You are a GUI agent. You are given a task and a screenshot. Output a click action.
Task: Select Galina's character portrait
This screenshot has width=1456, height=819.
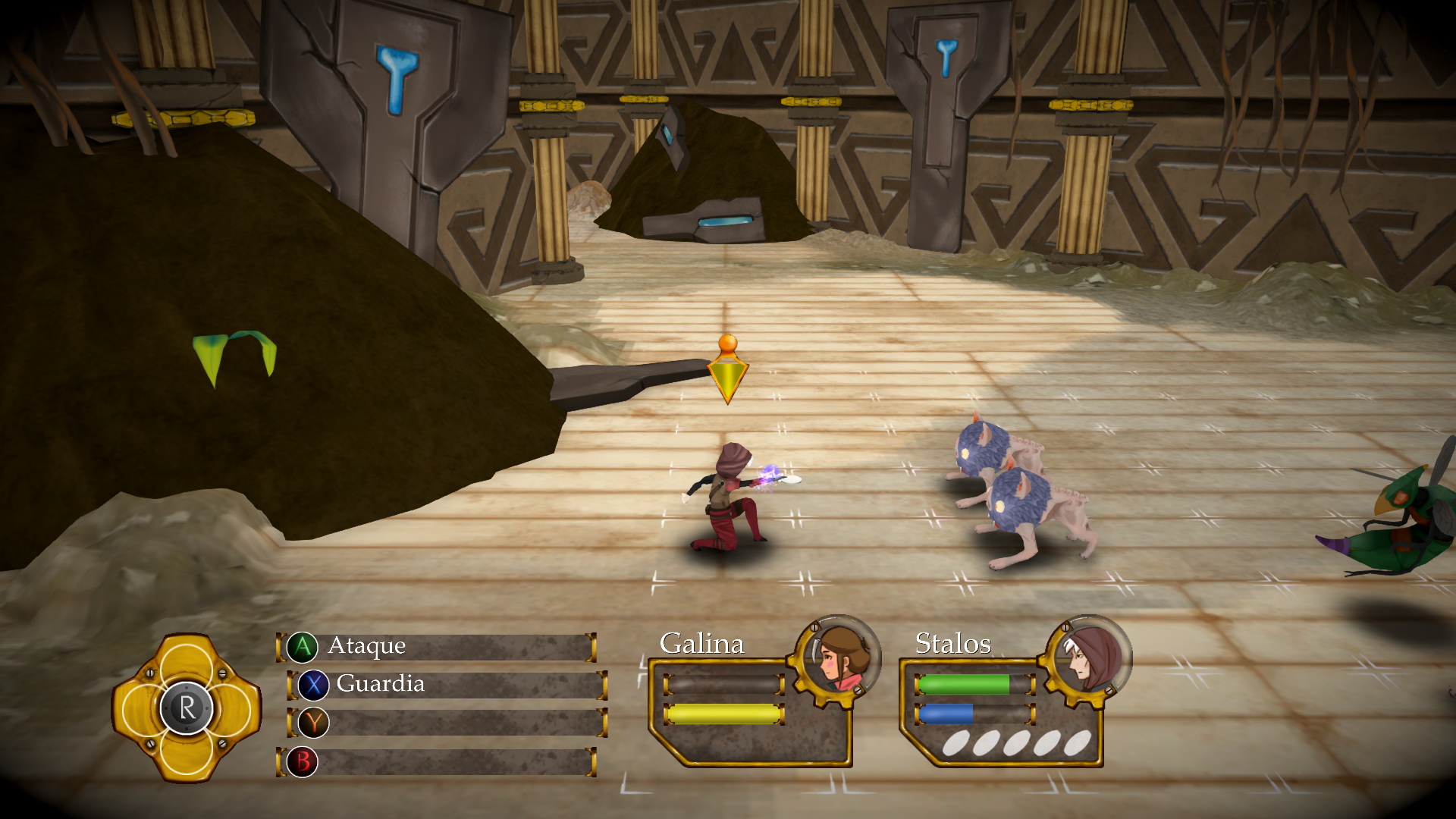837,657
